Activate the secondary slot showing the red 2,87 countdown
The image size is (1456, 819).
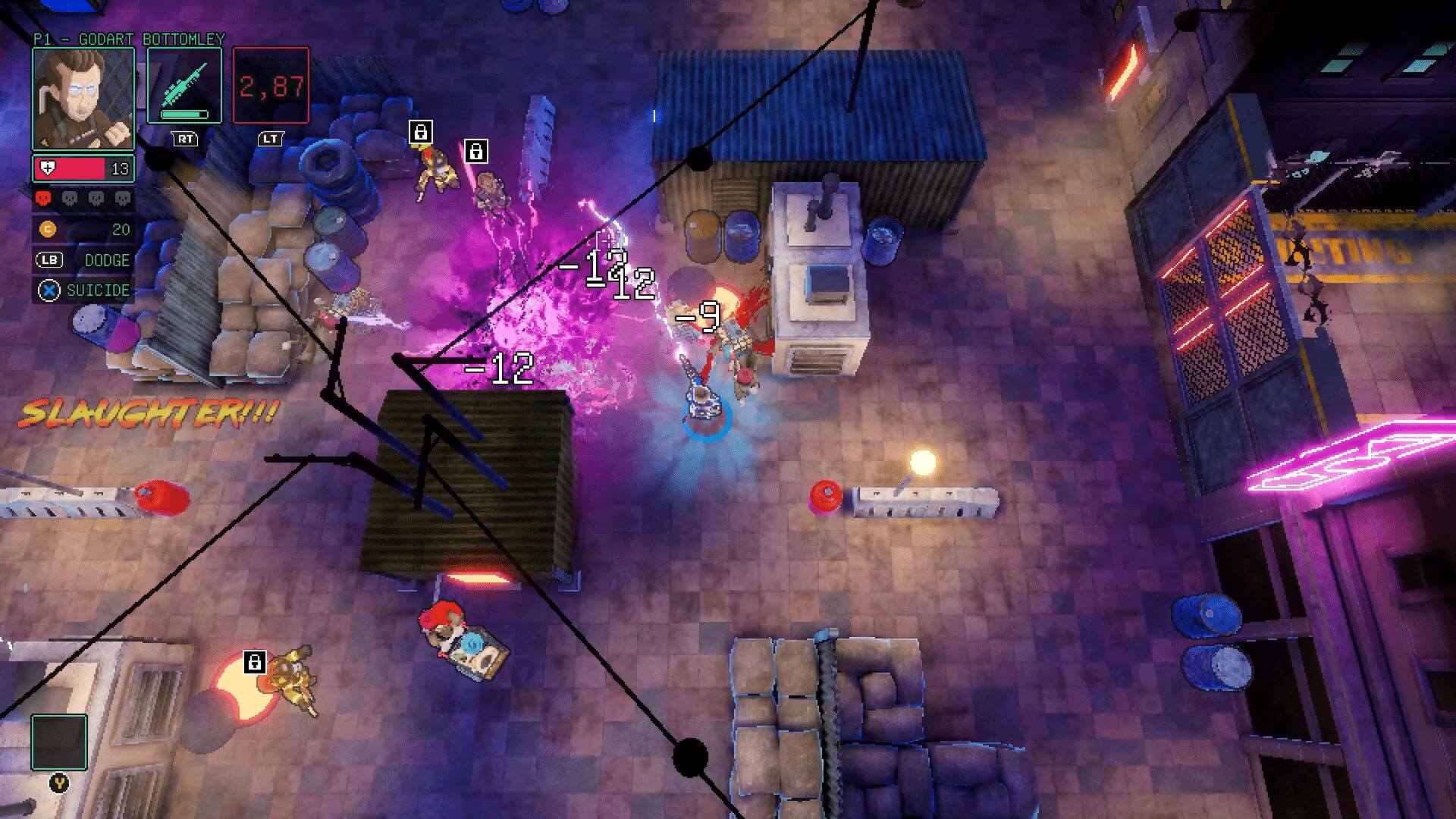tap(271, 85)
